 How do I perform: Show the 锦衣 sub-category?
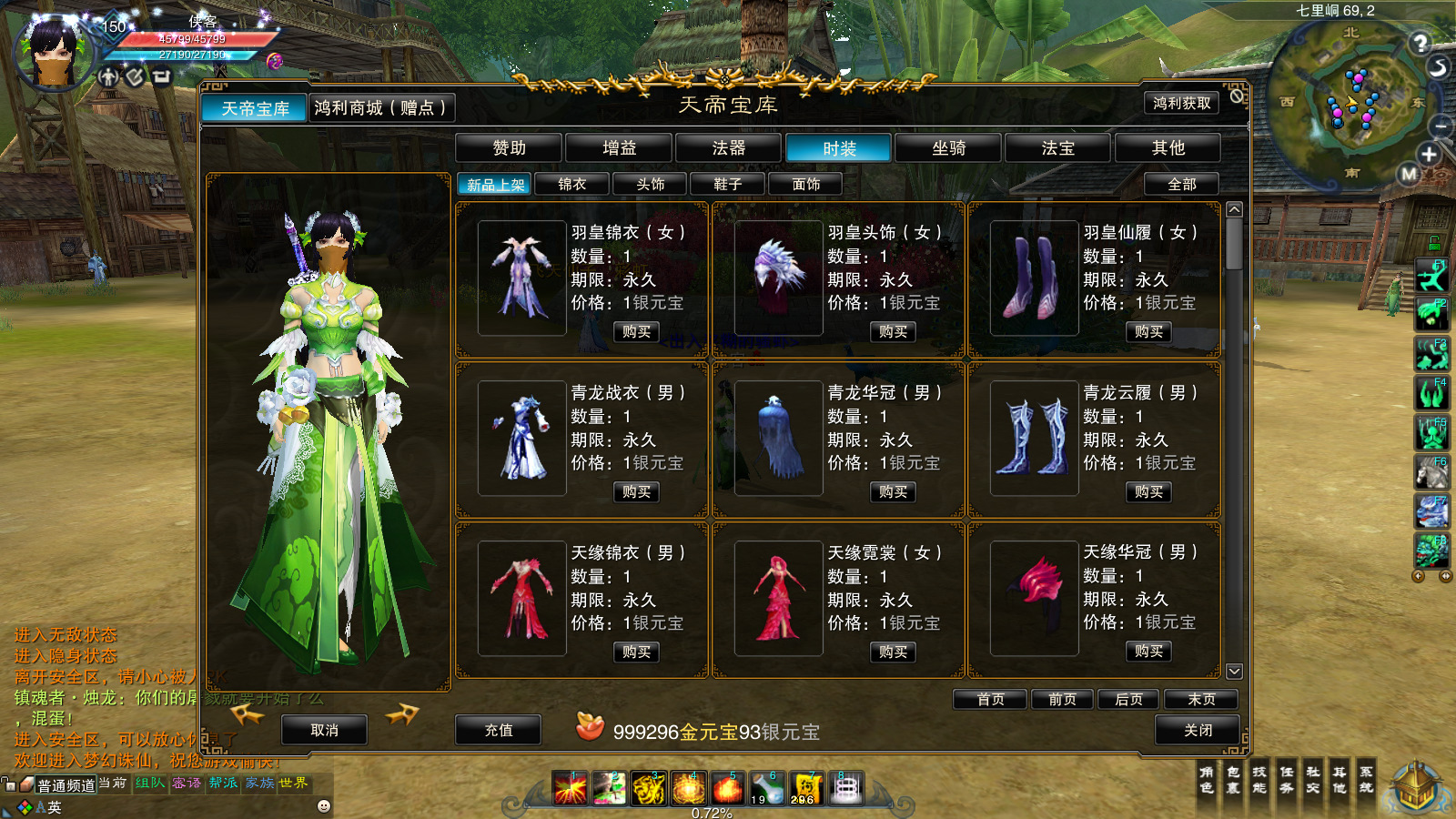571,185
